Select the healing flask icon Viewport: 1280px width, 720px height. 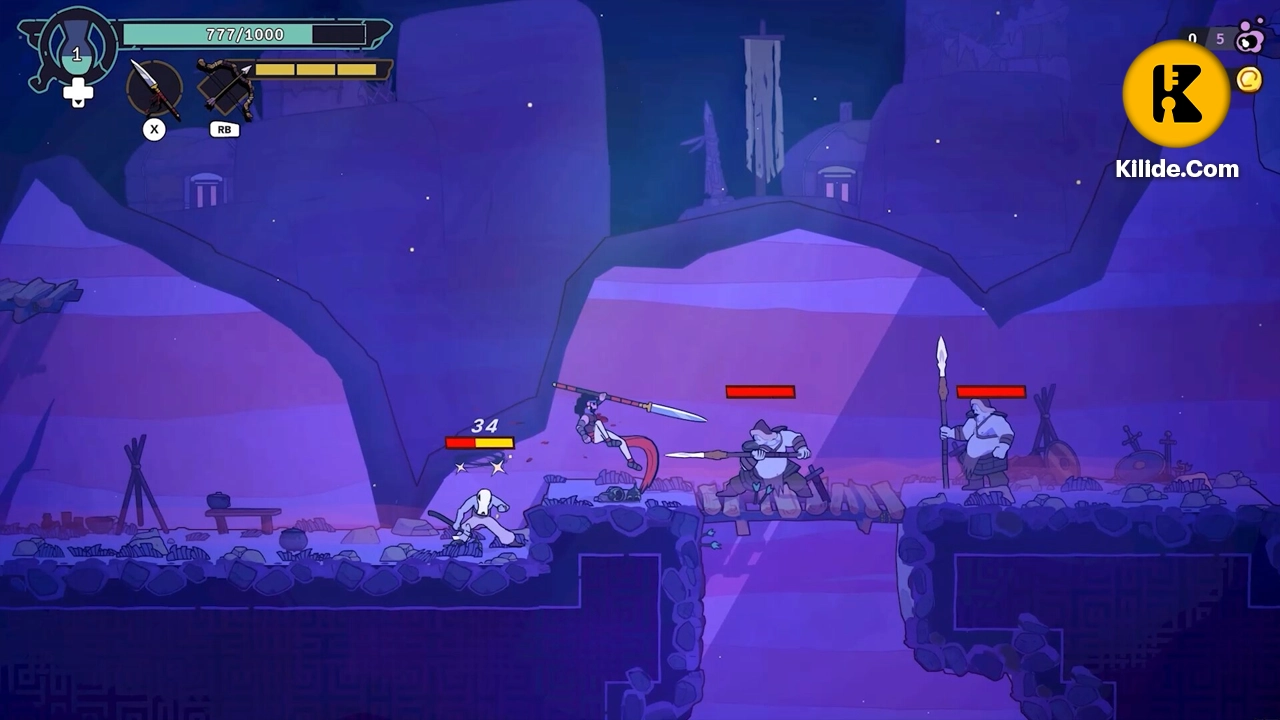point(77,52)
